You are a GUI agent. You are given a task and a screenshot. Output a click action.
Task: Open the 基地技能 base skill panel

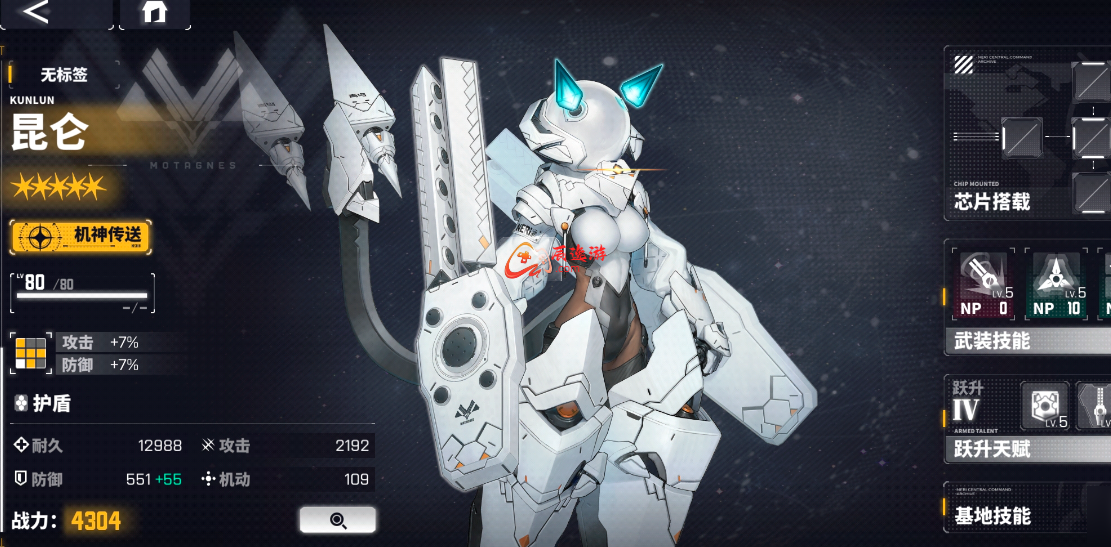[992, 516]
